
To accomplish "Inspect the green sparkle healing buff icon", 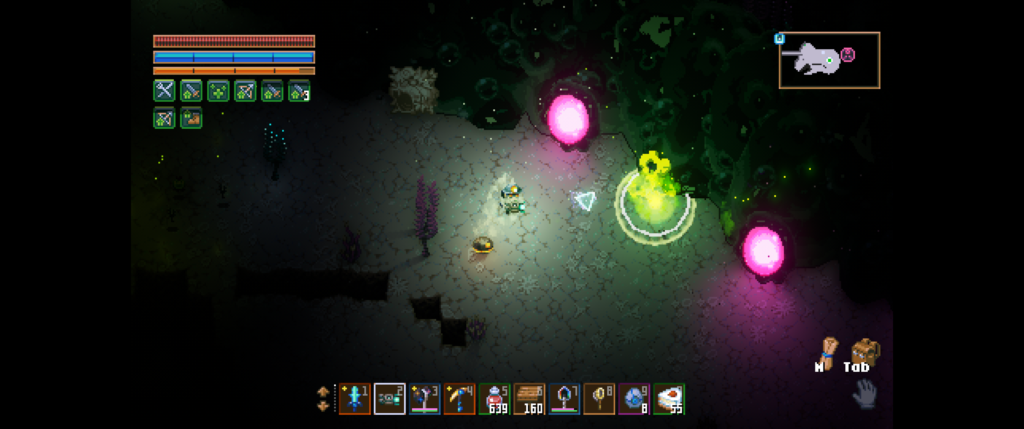I will click(218, 91).
